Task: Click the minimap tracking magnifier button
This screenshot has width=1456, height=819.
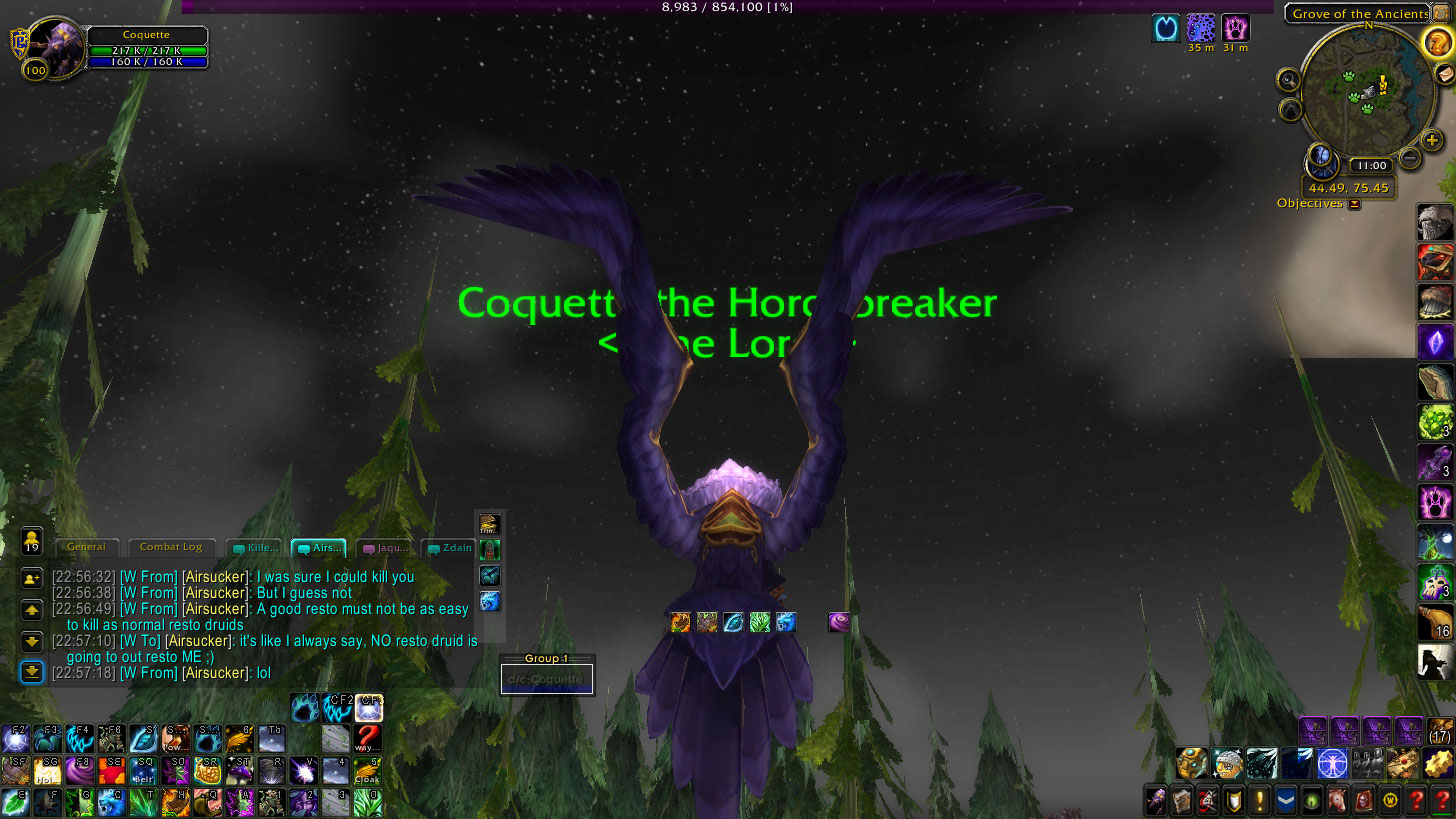Action: point(1288,80)
